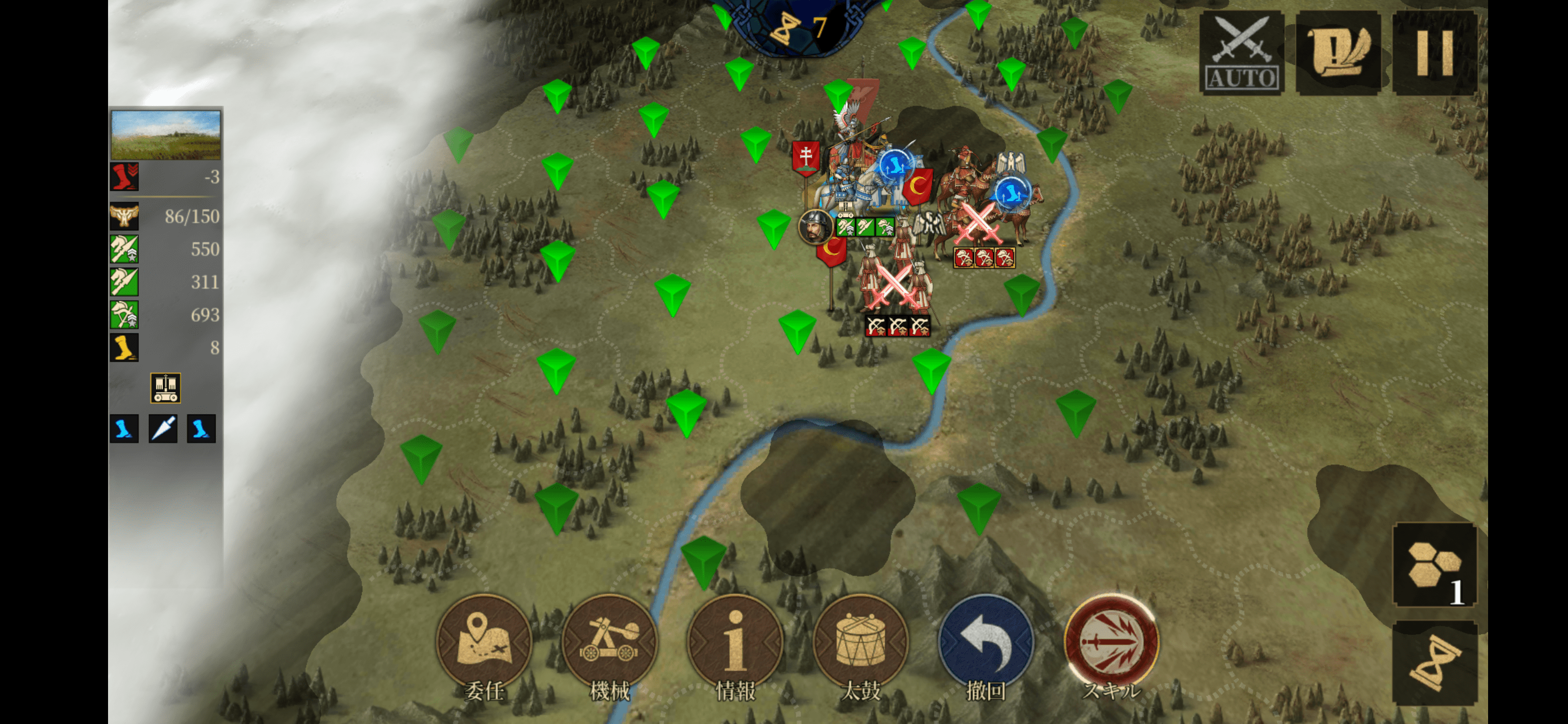Use the スキル sword skill
The image size is (1568, 724).
click(x=1112, y=643)
